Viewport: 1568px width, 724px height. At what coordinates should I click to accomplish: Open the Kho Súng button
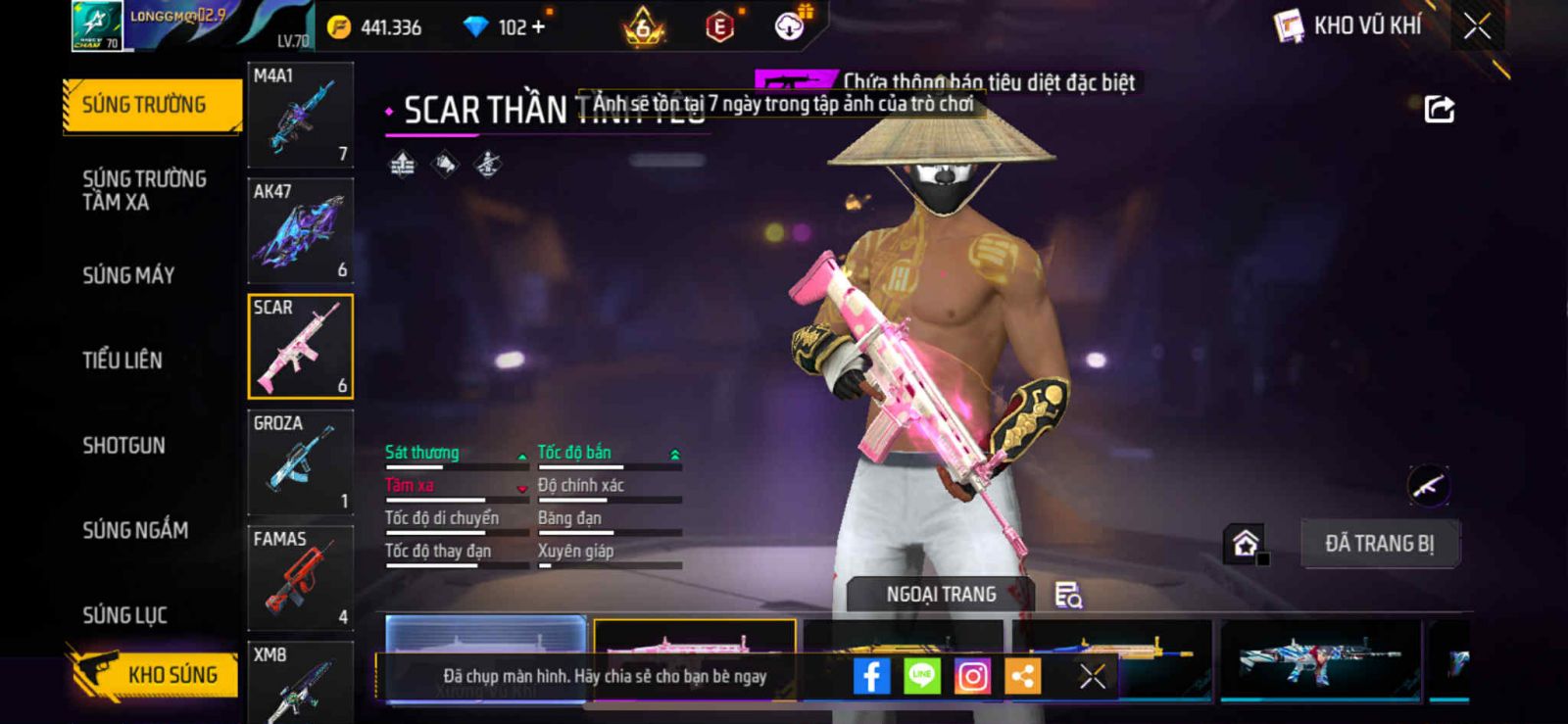pos(155,674)
